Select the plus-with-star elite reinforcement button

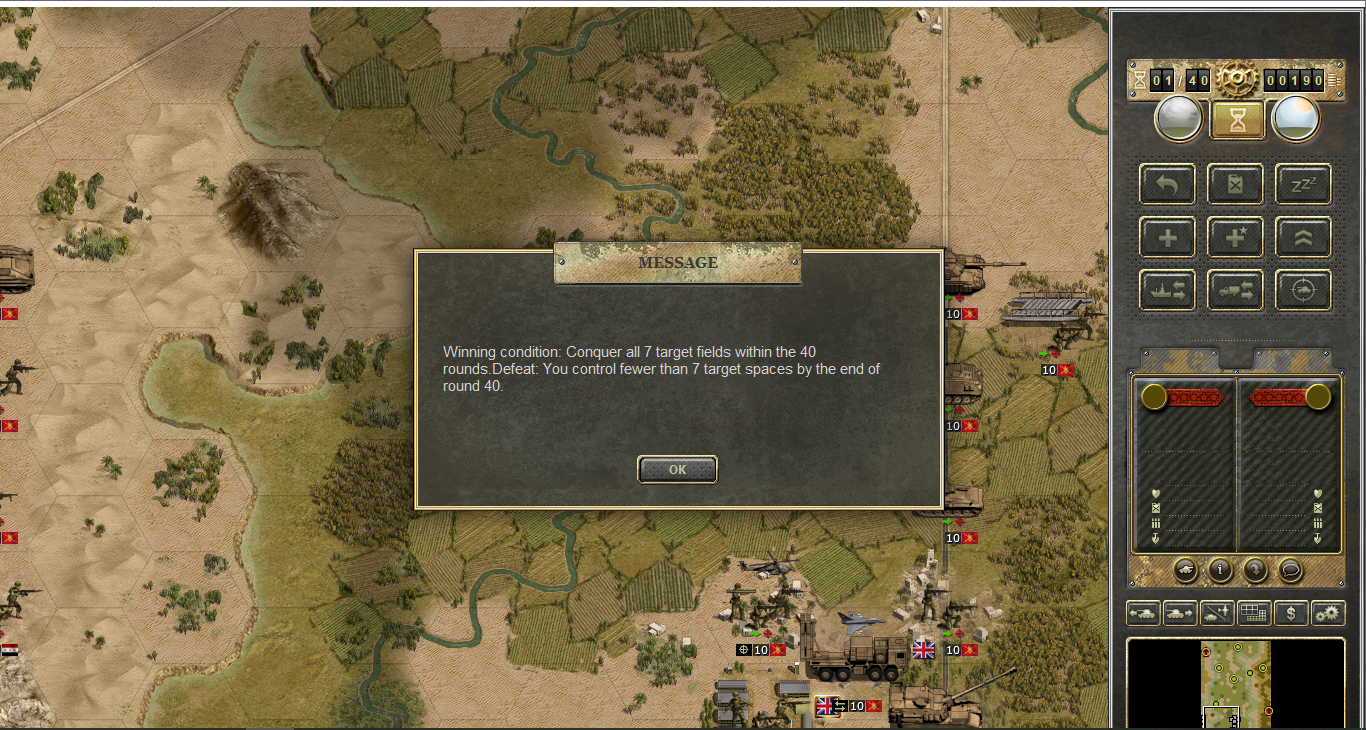pos(1235,238)
